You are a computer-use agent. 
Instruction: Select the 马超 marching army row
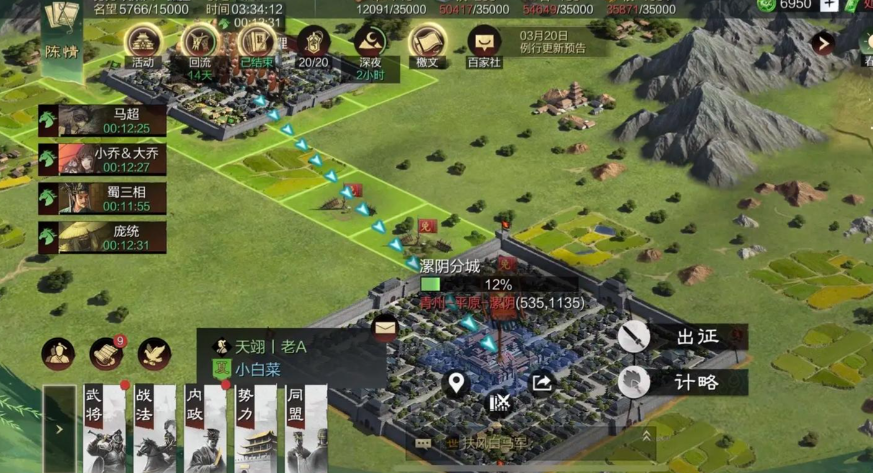tap(103, 121)
